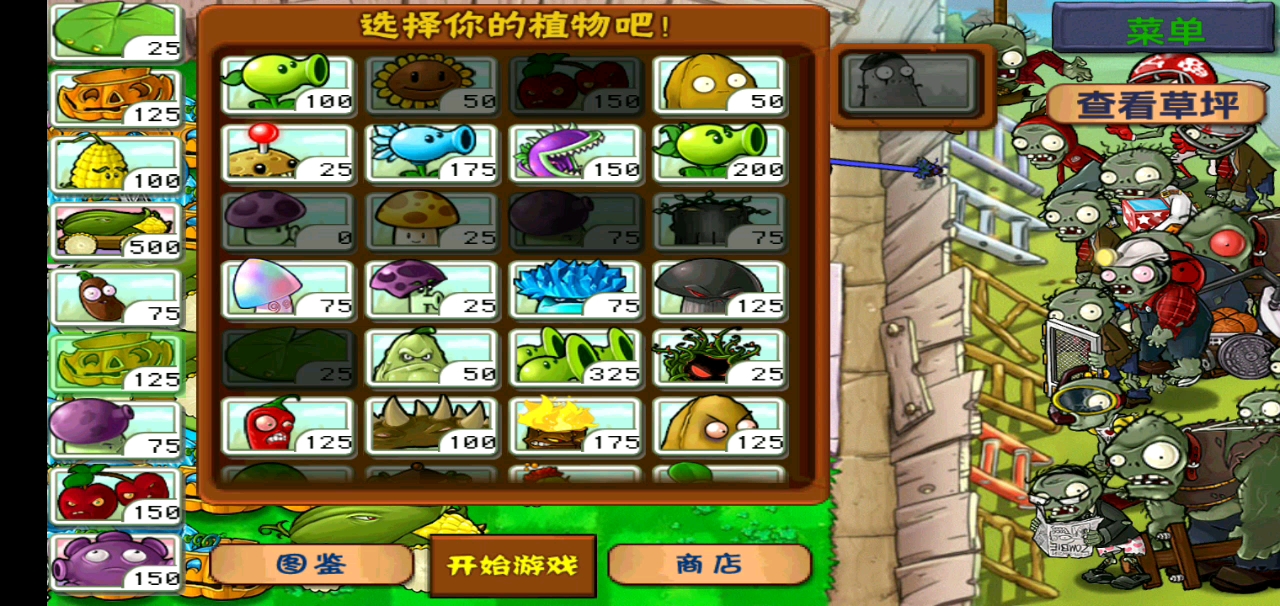Add the Repeater card costing 200
This screenshot has width=1280, height=606.
[x=720, y=152]
